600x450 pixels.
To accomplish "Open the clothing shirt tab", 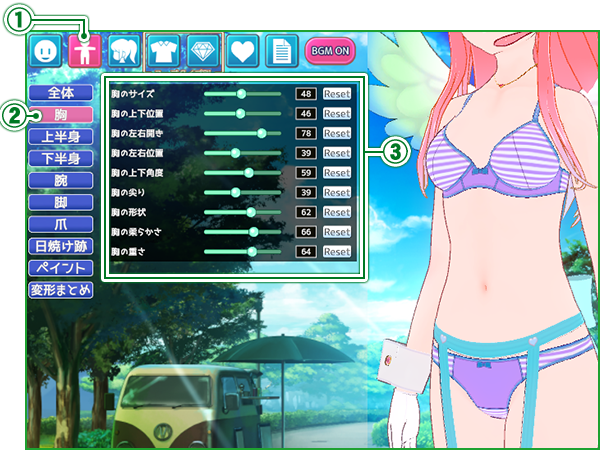I will click(164, 50).
